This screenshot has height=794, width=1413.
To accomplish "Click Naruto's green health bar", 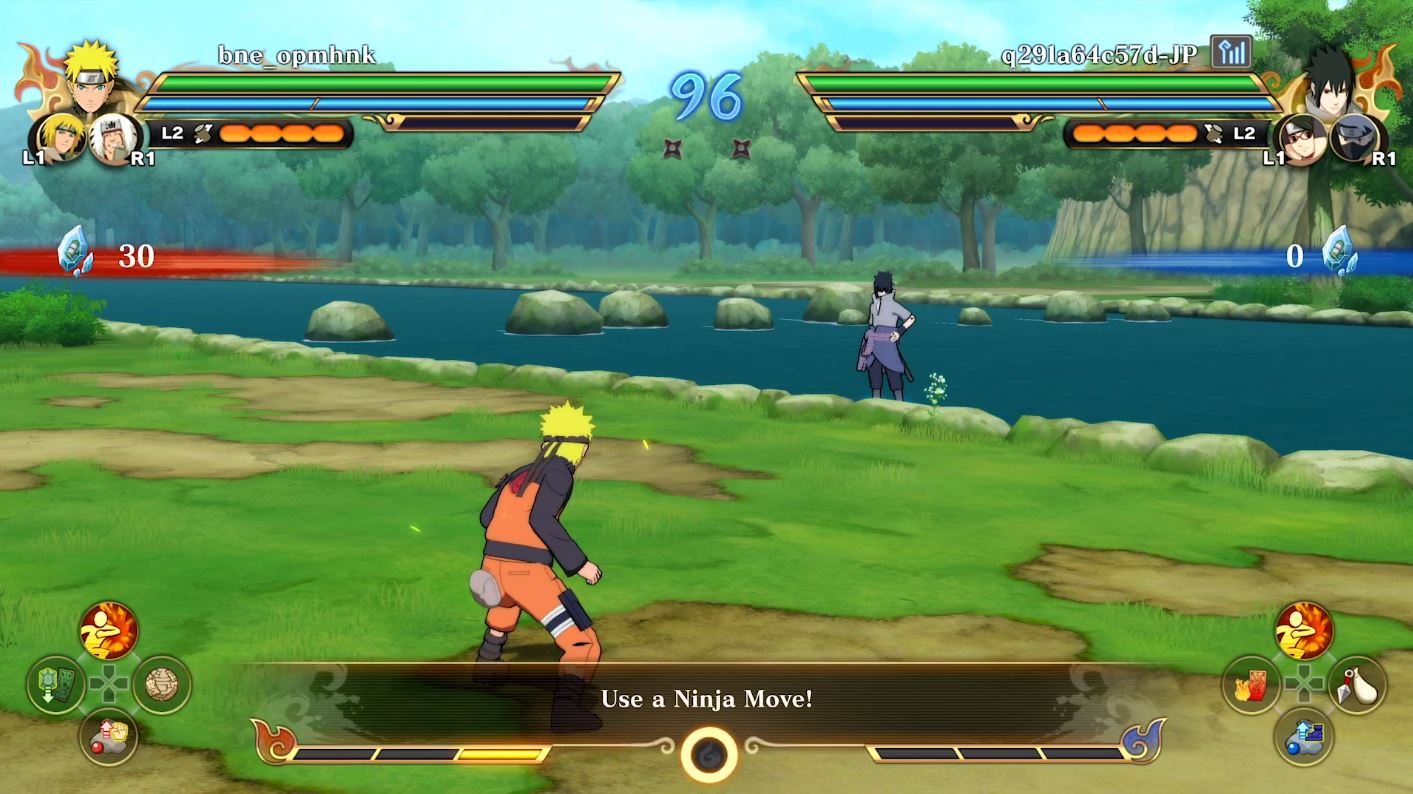I will click(x=380, y=80).
